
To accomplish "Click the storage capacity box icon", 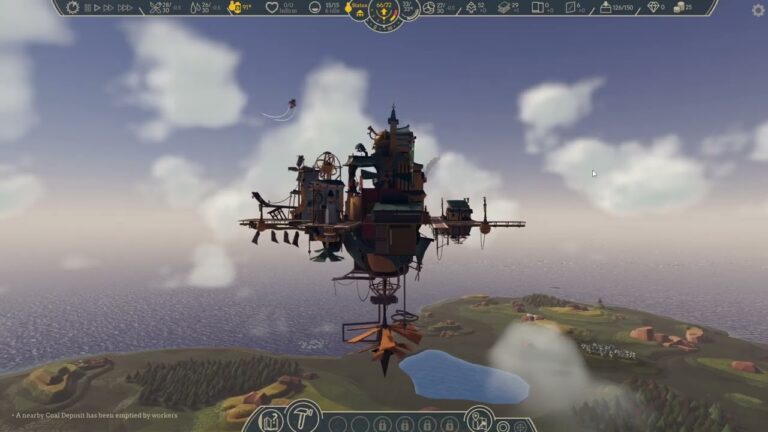I will tap(606, 7).
